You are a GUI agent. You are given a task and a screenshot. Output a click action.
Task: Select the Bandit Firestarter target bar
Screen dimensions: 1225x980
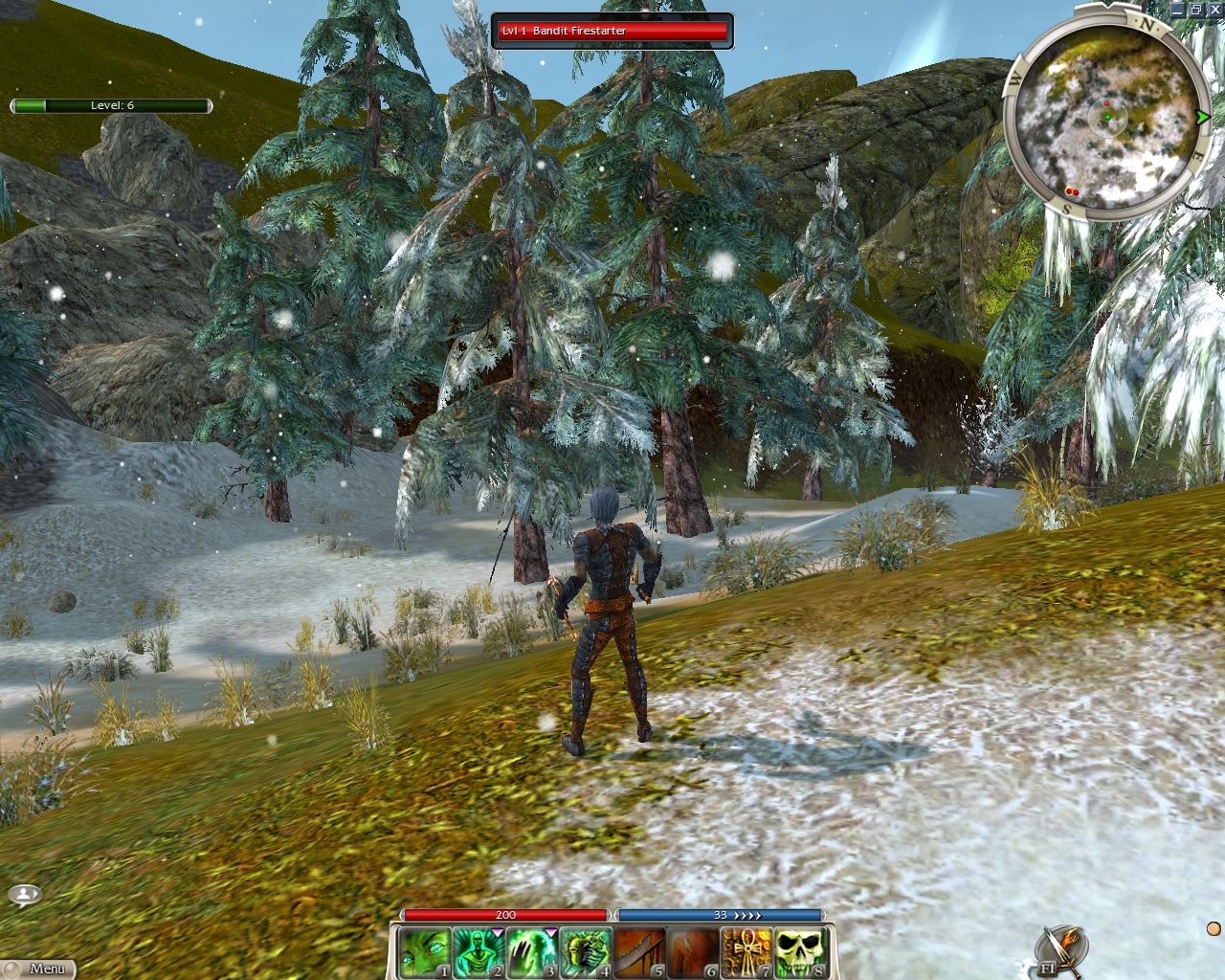tap(612, 31)
